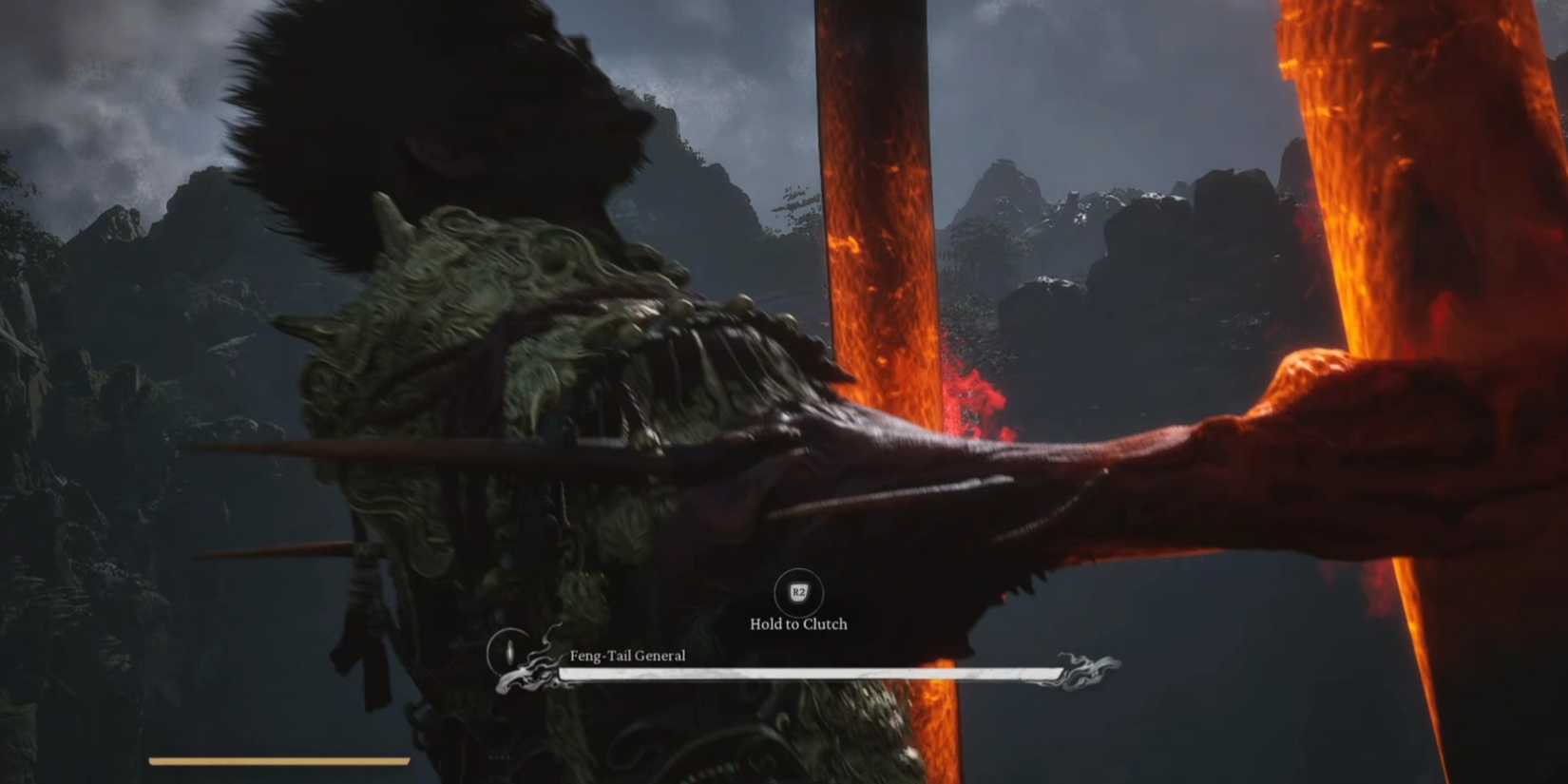
Task: Toggle the Hold to Clutch prompt
Action: pyautogui.click(x=797, y=624)
